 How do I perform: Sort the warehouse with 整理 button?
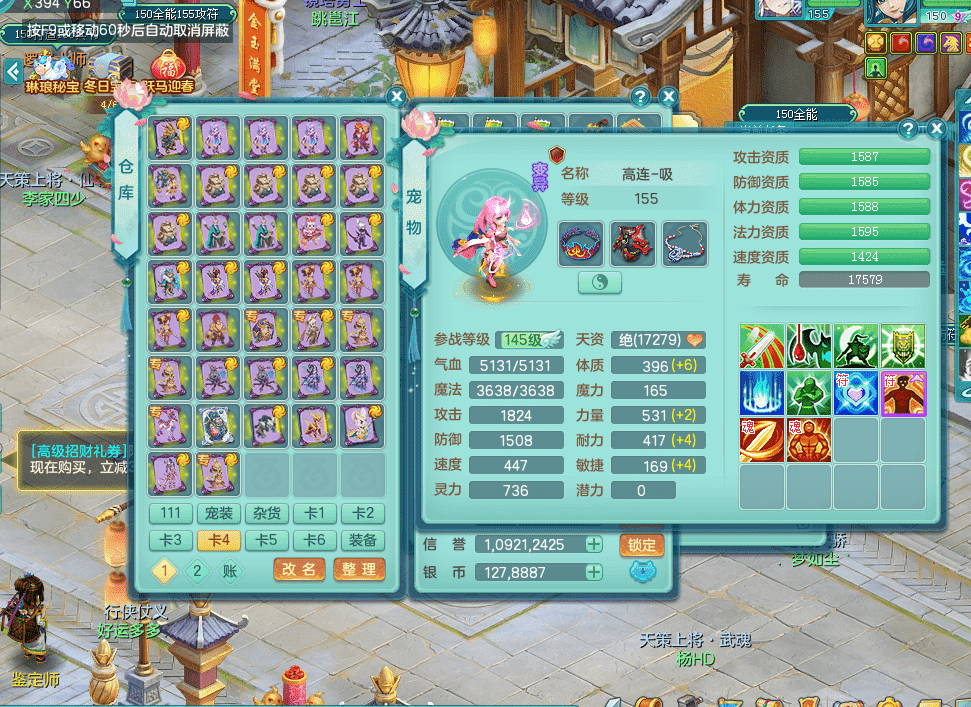pyautogui.click(x=359, y=570)
